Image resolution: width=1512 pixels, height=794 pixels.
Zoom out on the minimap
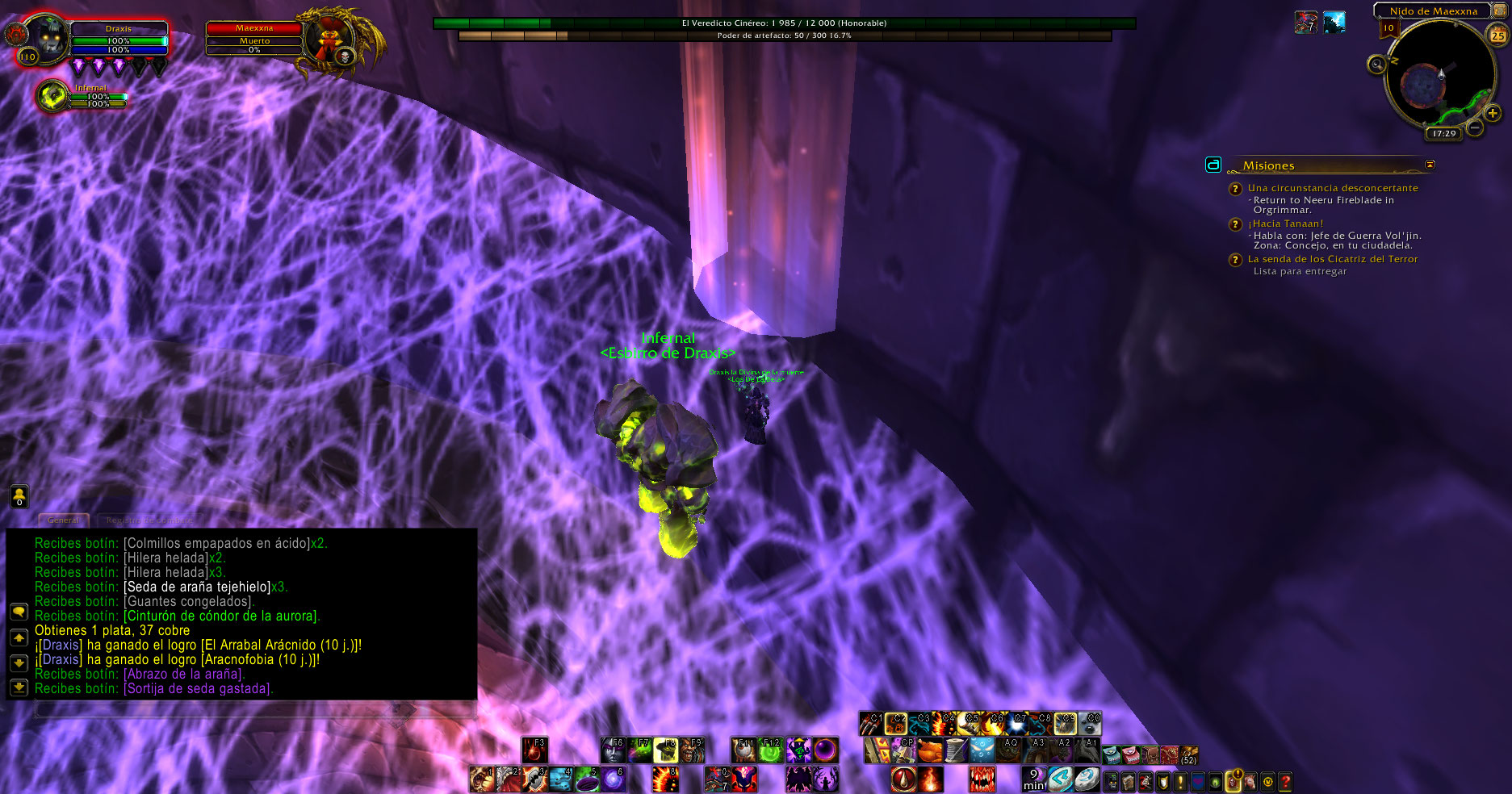pyautogui.click(x=1475, y=127)
